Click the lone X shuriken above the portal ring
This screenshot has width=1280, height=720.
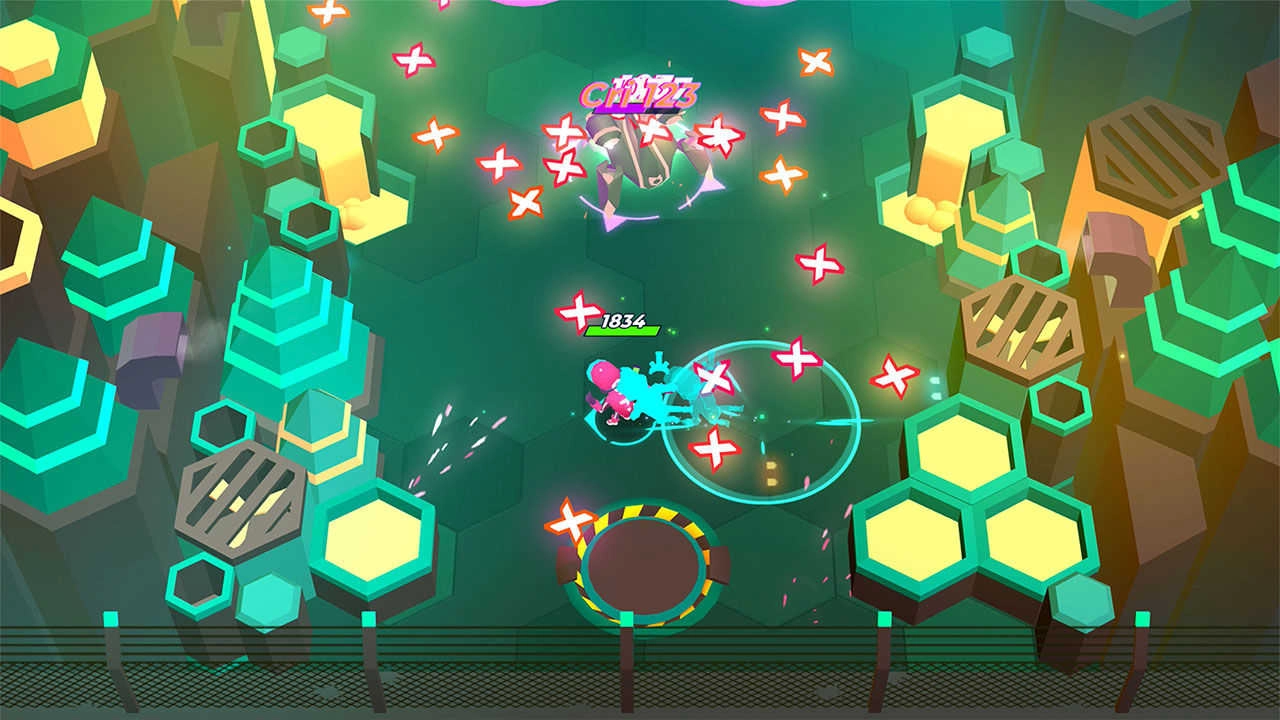tap(570, 521)
